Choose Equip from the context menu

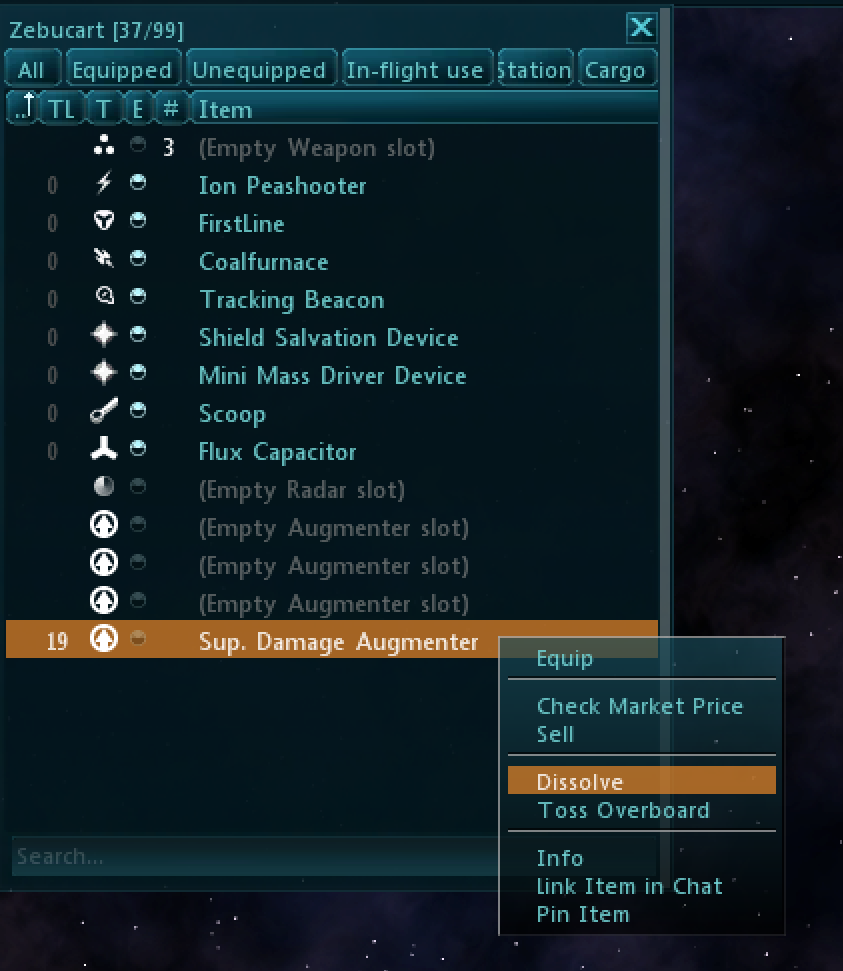pyautogui.click(x=565, y=658)
